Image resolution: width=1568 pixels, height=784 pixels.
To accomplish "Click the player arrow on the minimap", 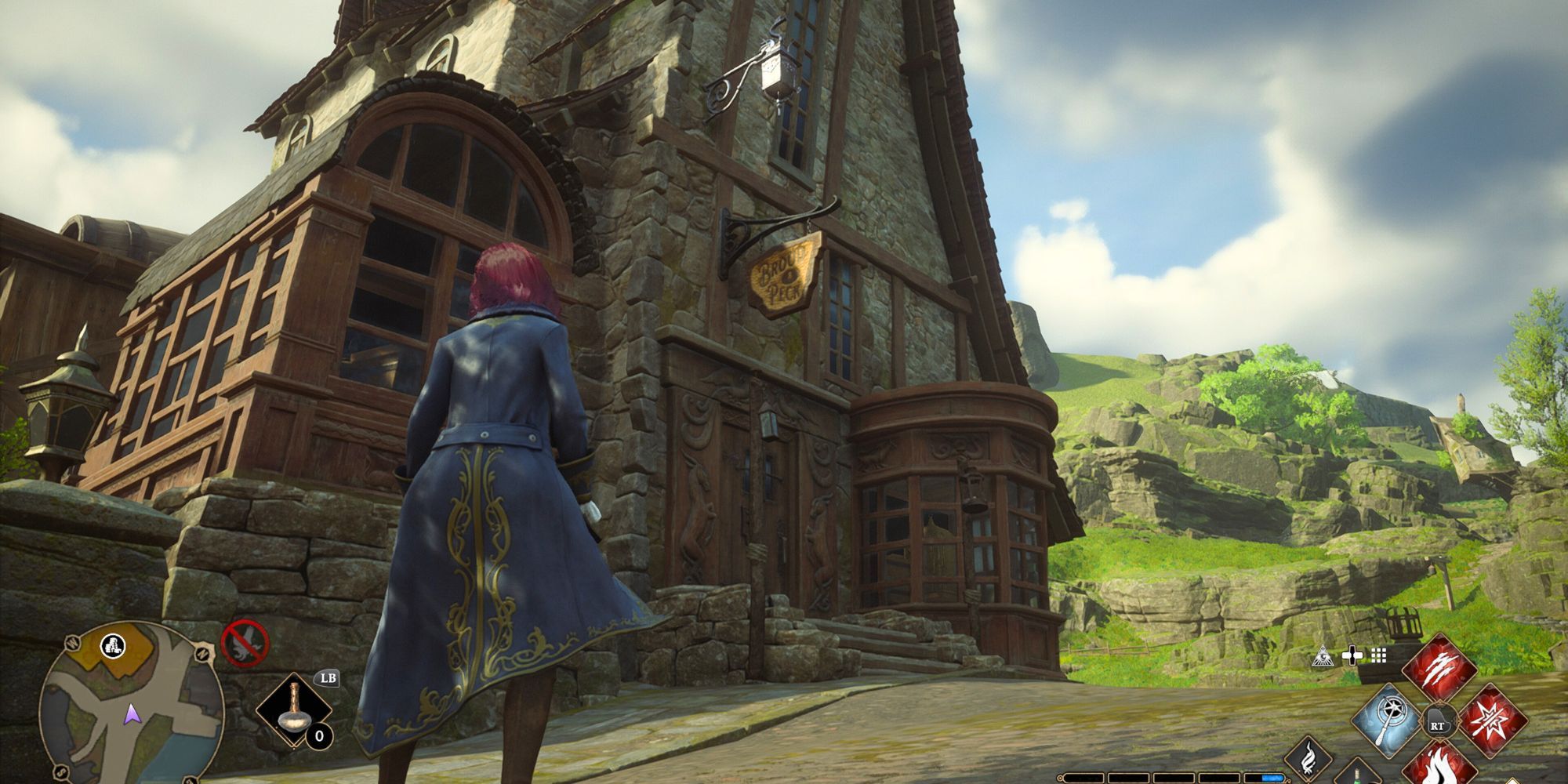I will [x=132, y=715].
